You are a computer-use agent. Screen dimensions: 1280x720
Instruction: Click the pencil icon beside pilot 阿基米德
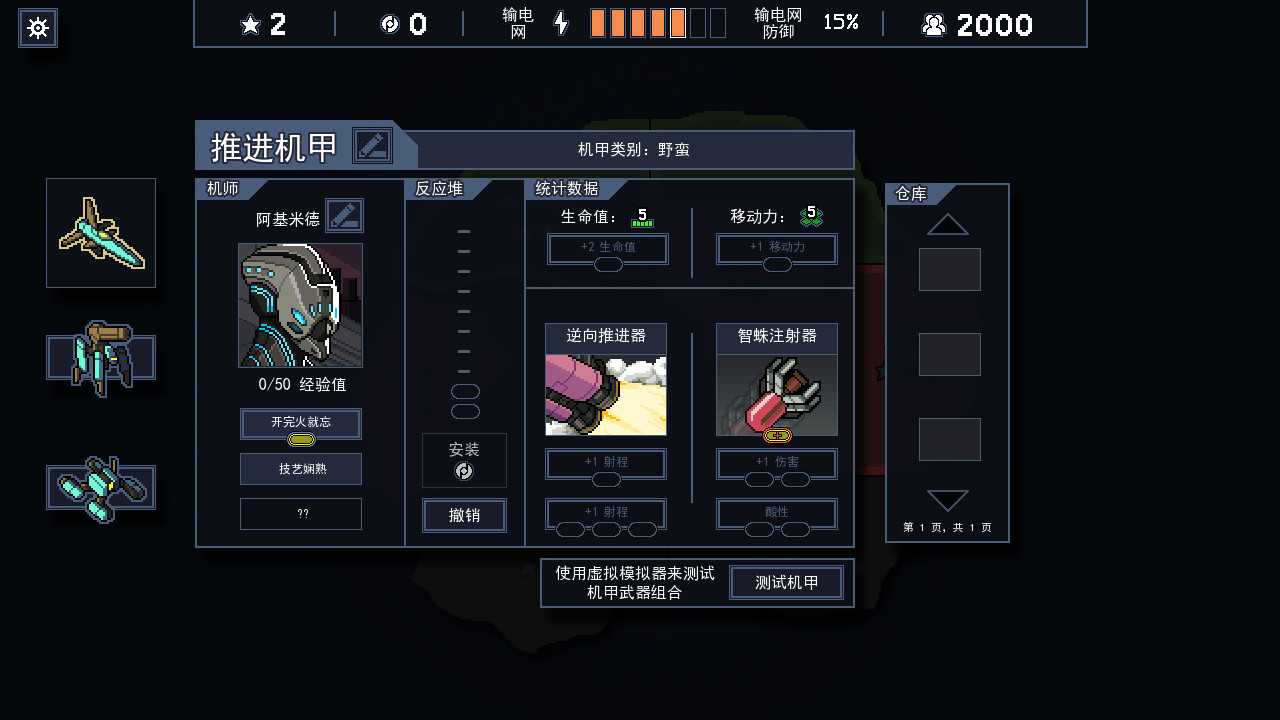pyautogui.click(x=344, y=215)
